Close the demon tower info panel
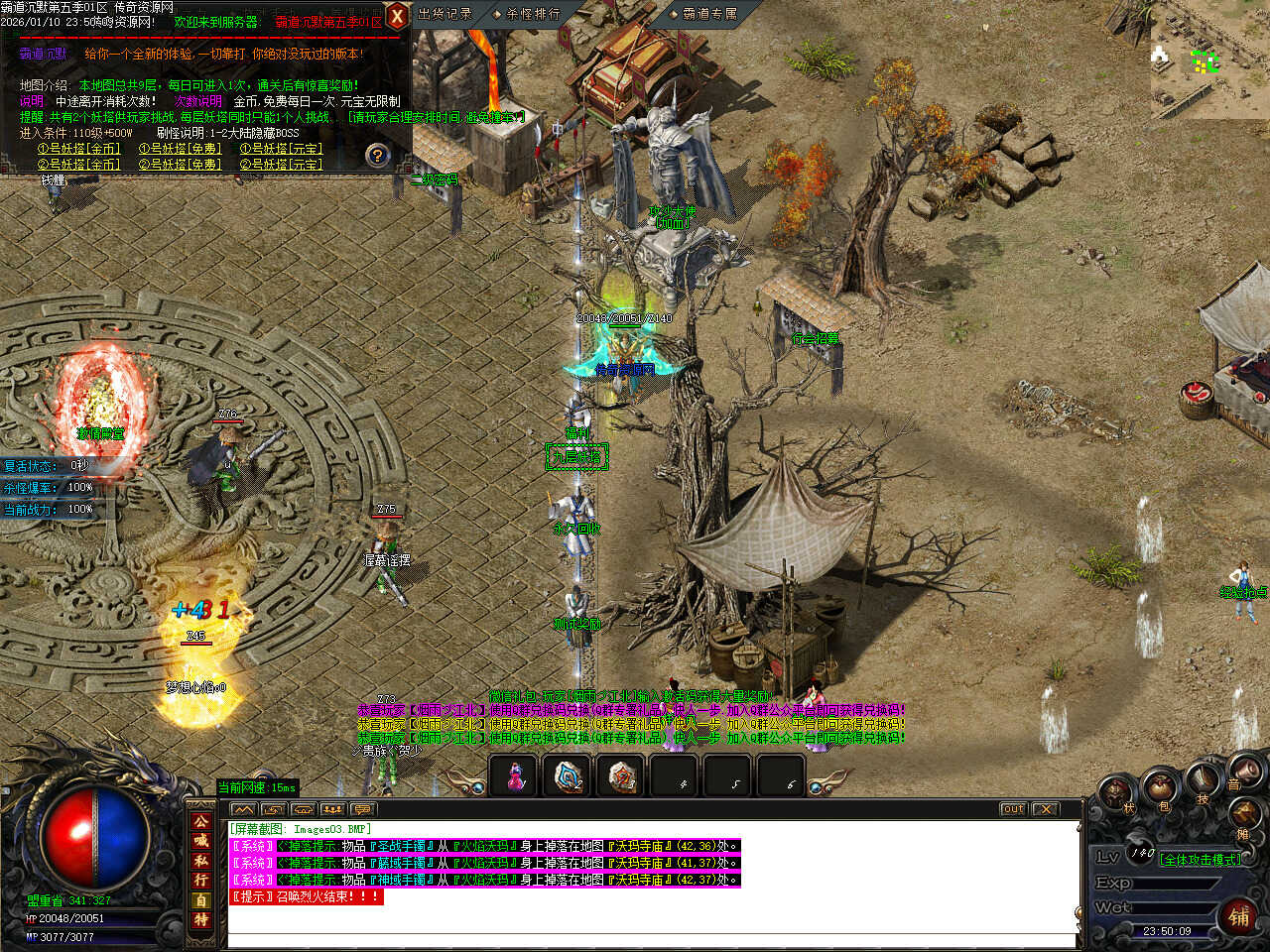Viewport: 1270px width, 952px height. point(396,16)
